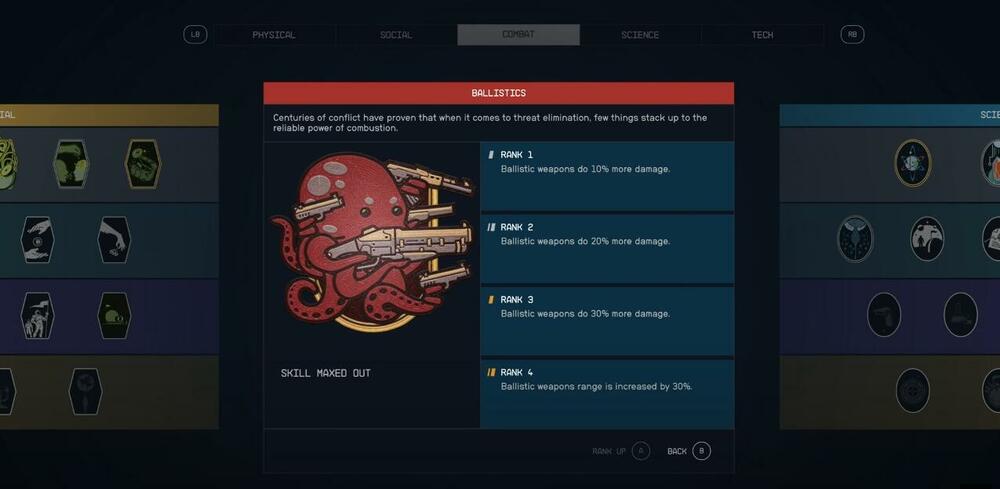Image resolution: width=1000 pixels, height=489 pixels.
Task: Switch to the Science tab
Action: pos(640,35)
